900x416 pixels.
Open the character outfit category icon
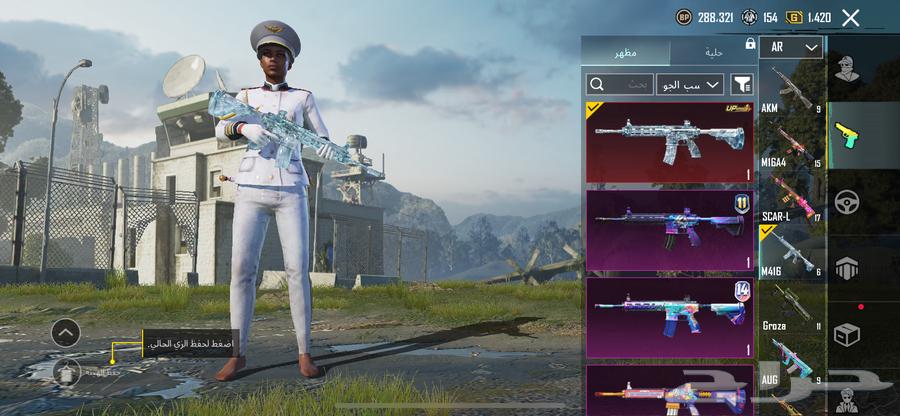click(849, 69)
